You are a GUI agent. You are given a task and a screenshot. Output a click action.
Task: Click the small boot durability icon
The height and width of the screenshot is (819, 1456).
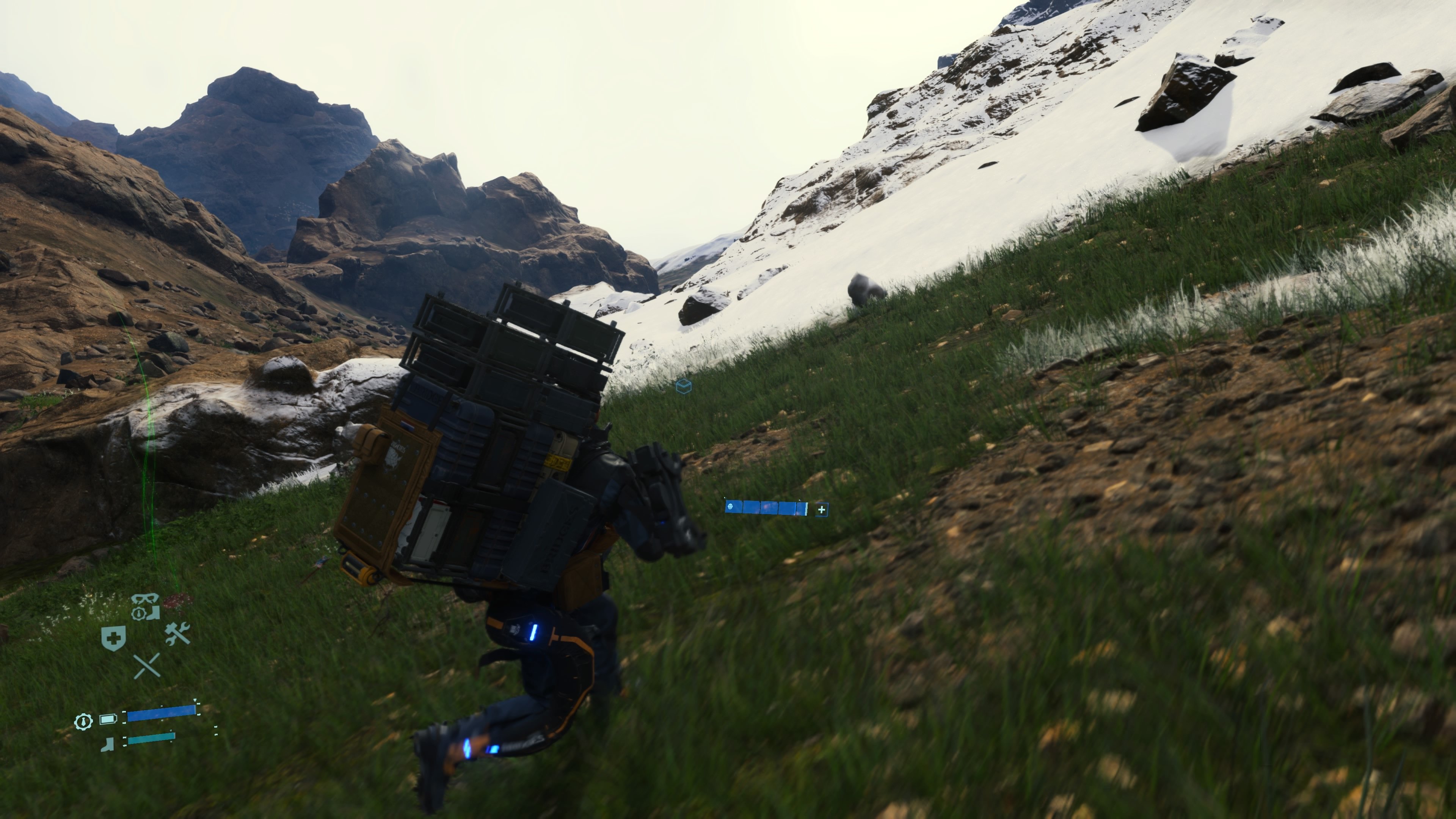coord(107,745)
